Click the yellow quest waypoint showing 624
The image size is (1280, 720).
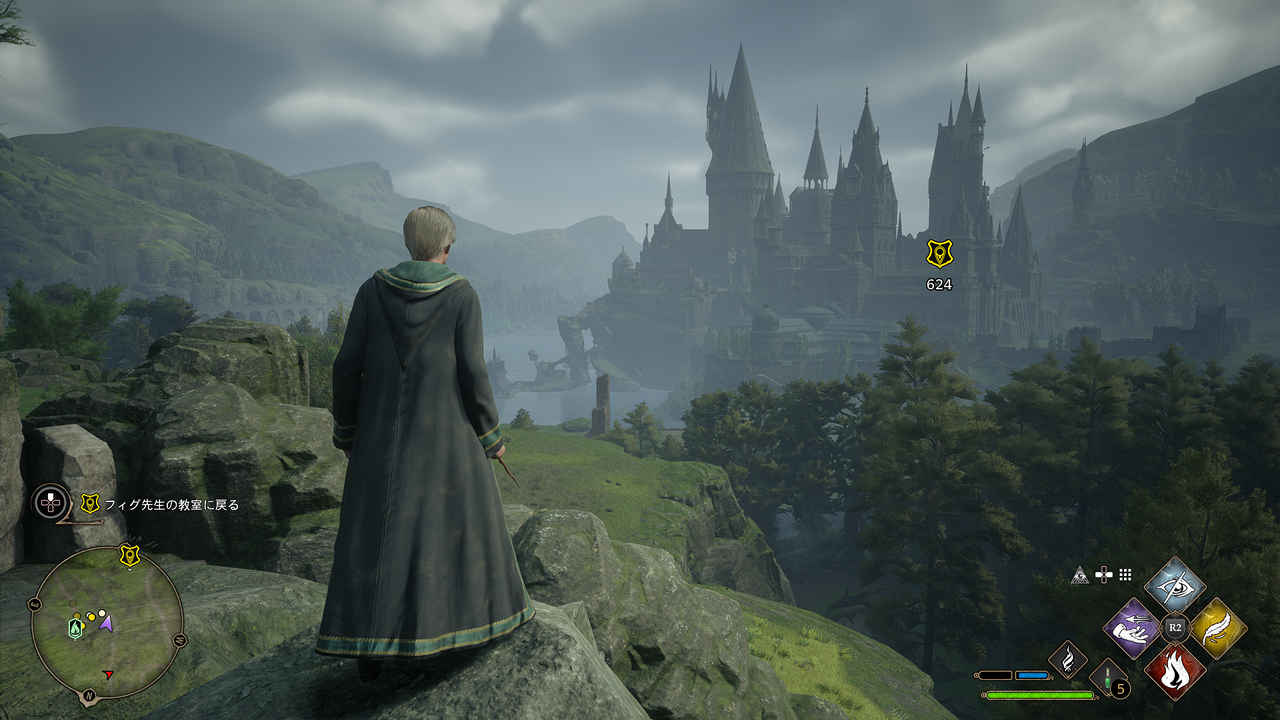(939, 254)
